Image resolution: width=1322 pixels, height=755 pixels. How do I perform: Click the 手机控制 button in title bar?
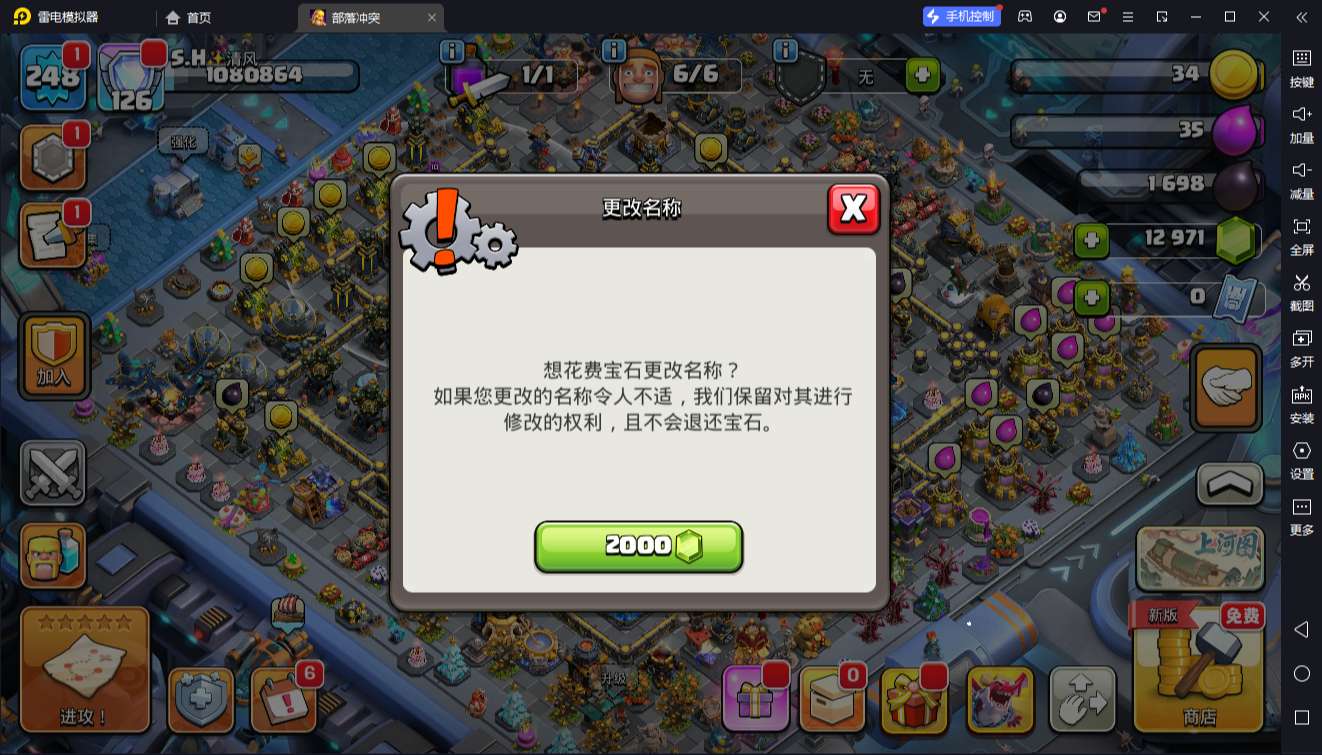[x=960, y=16]
